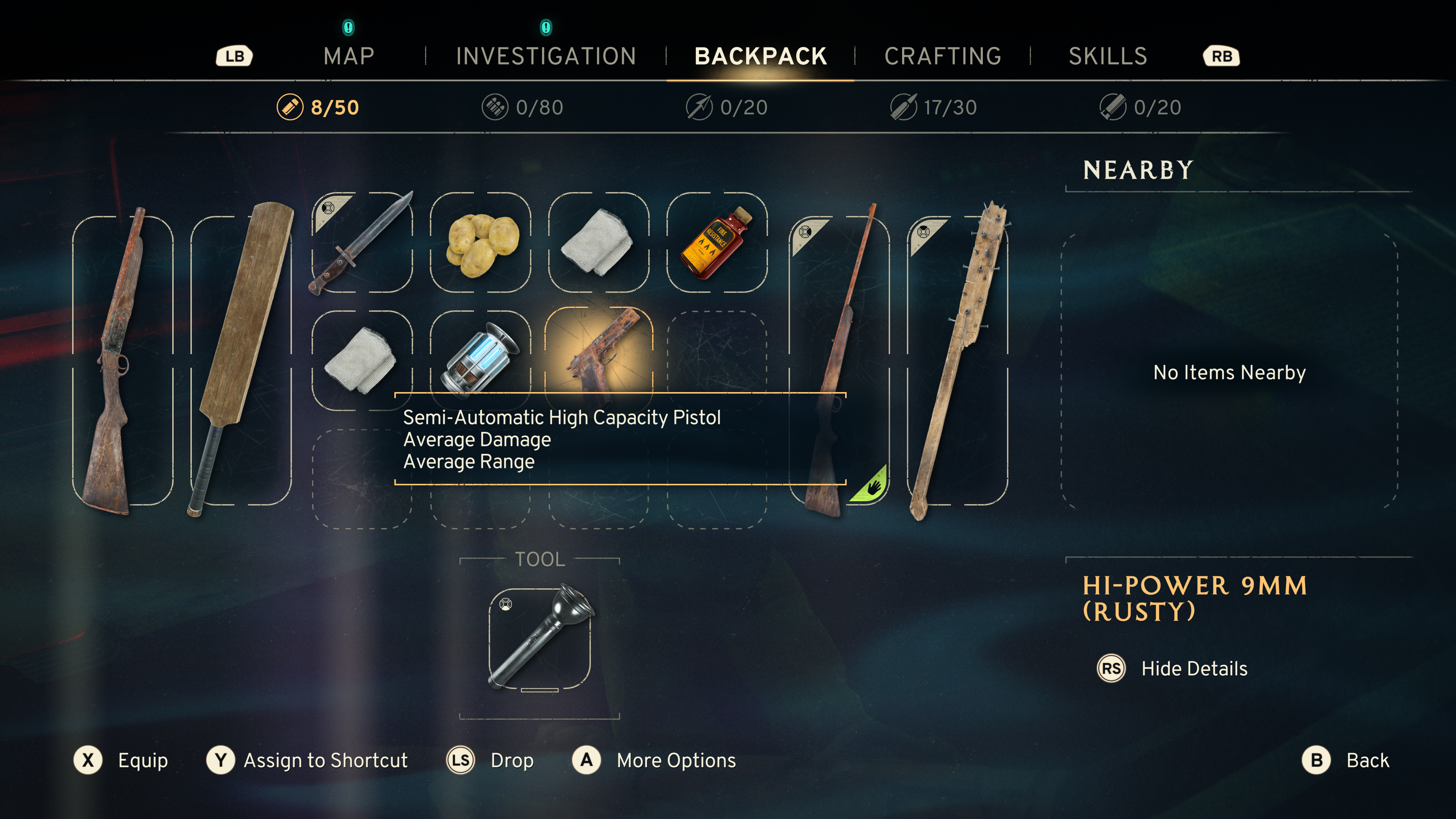
Task: Select the rifle marked with green hand
Action: point(839,360)
